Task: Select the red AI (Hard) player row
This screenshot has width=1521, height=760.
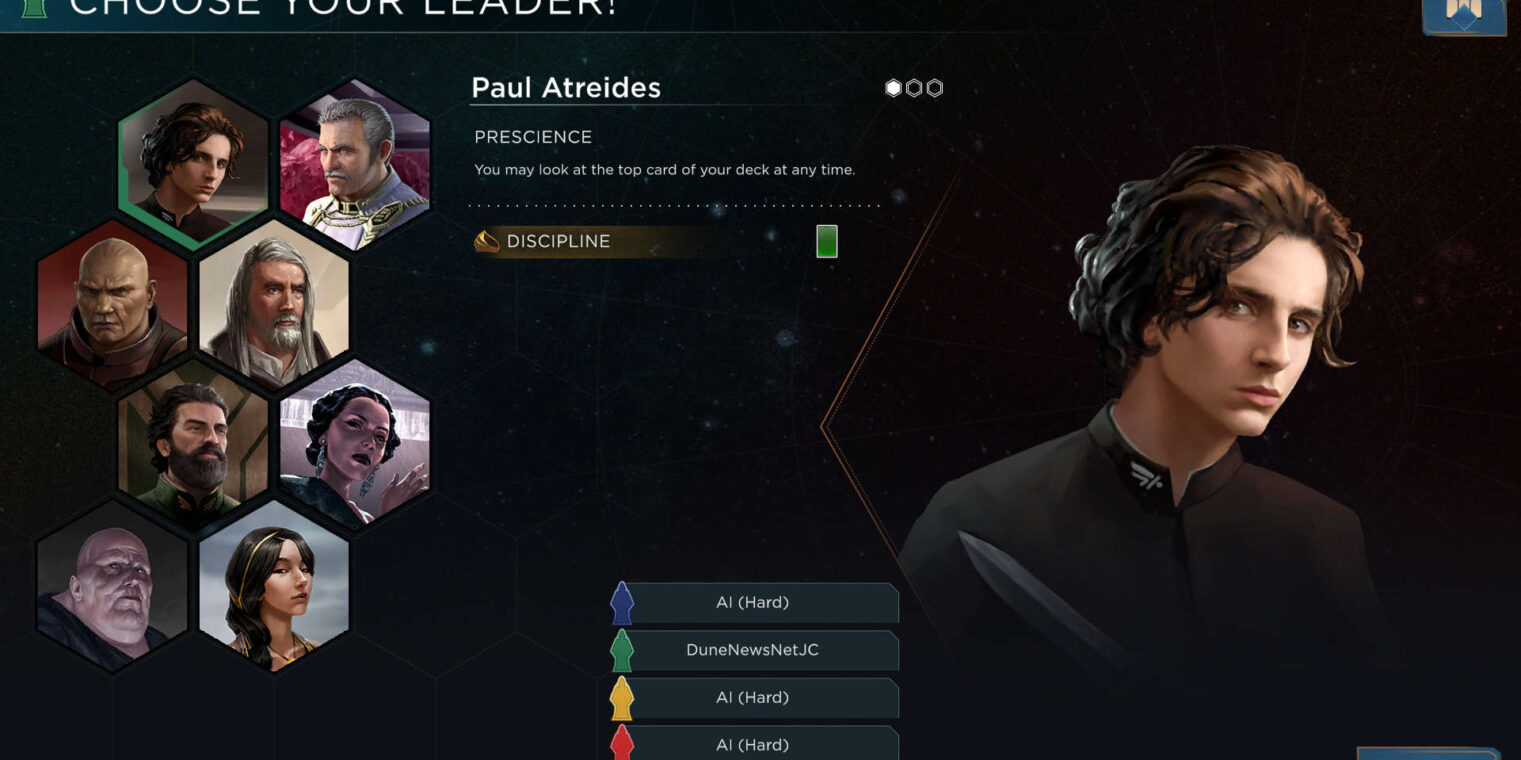Action: 753,744
